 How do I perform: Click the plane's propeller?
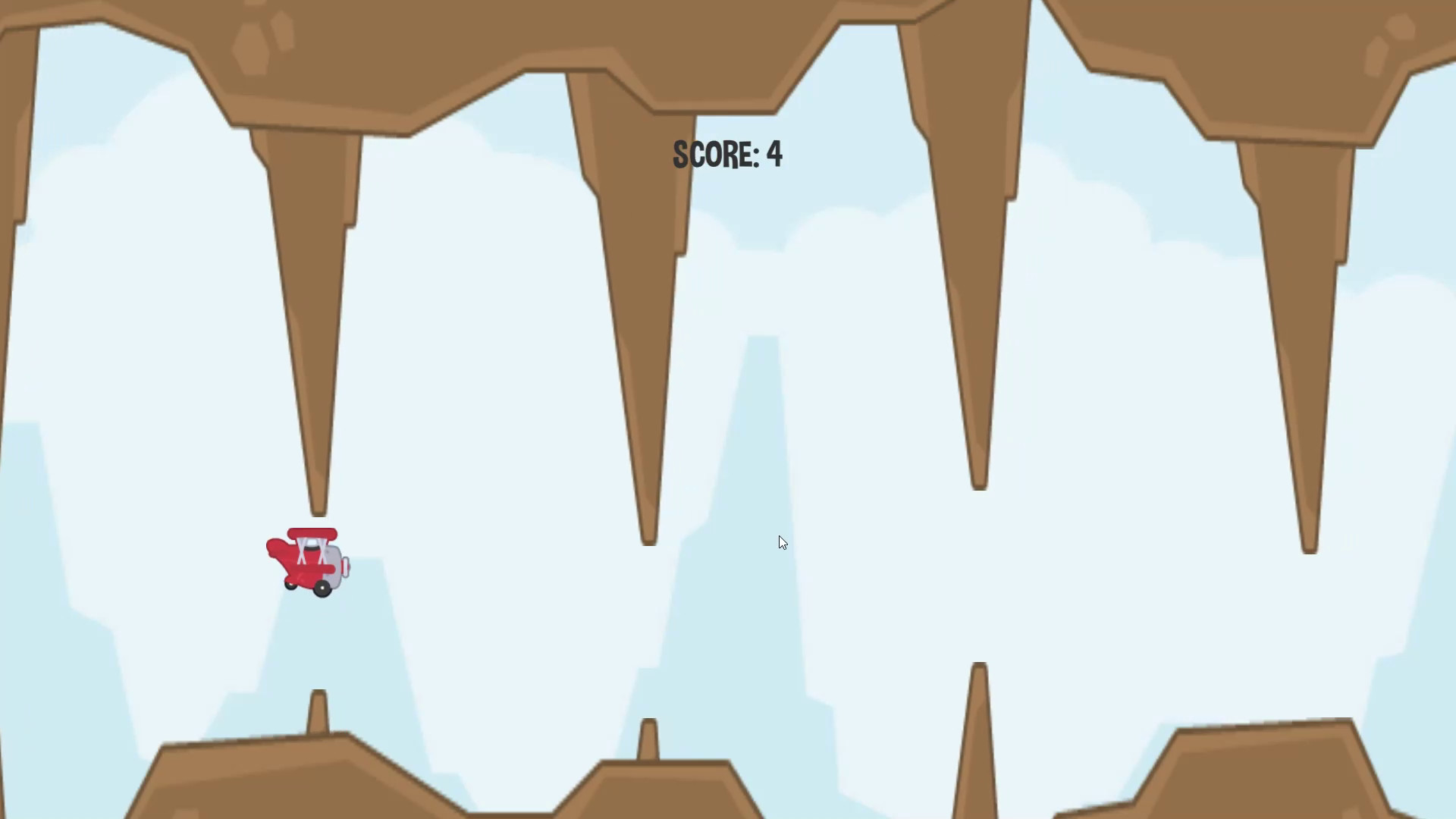pos(347,566)
